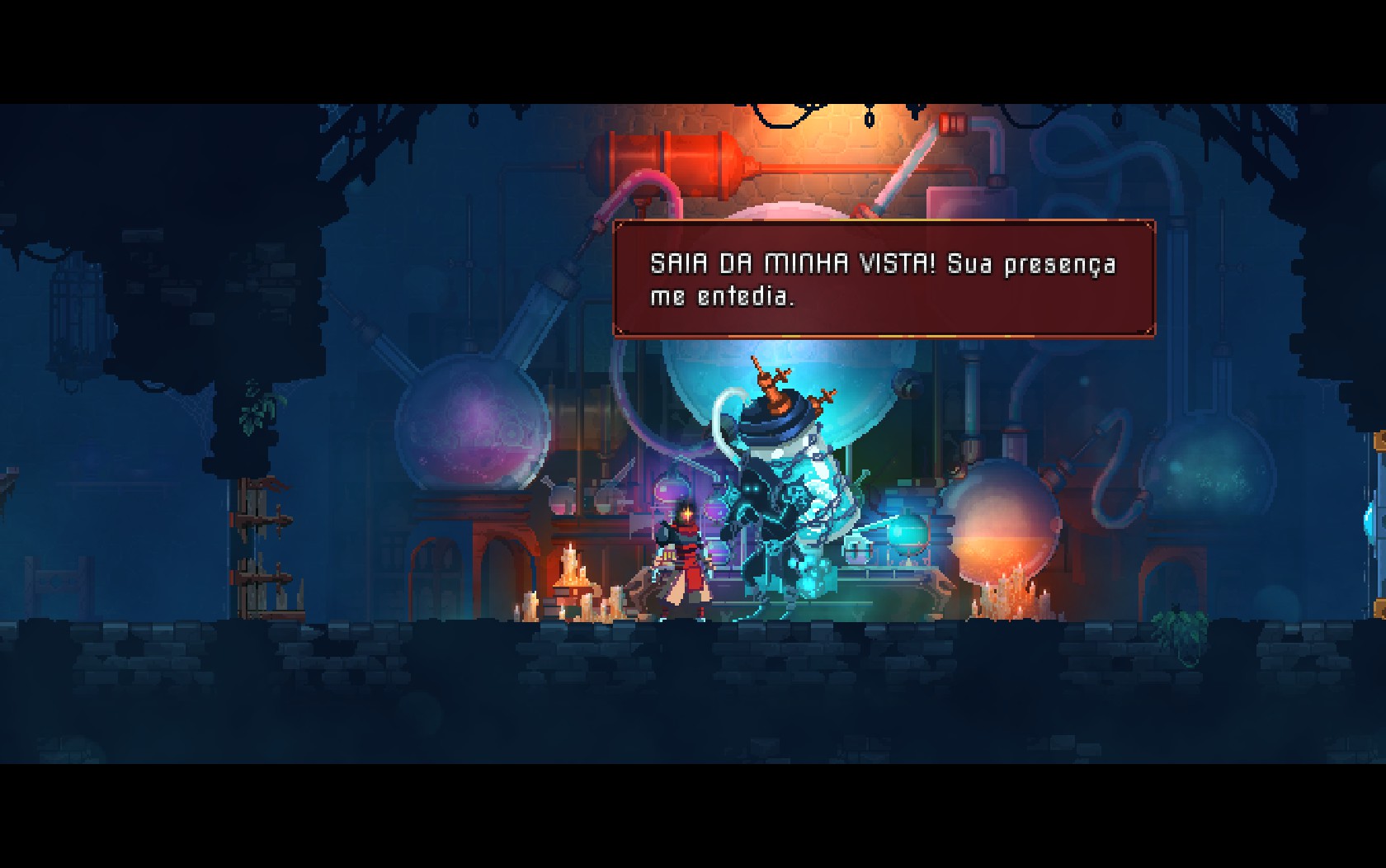Click the lit candles left of the hero

click(569, 578)
